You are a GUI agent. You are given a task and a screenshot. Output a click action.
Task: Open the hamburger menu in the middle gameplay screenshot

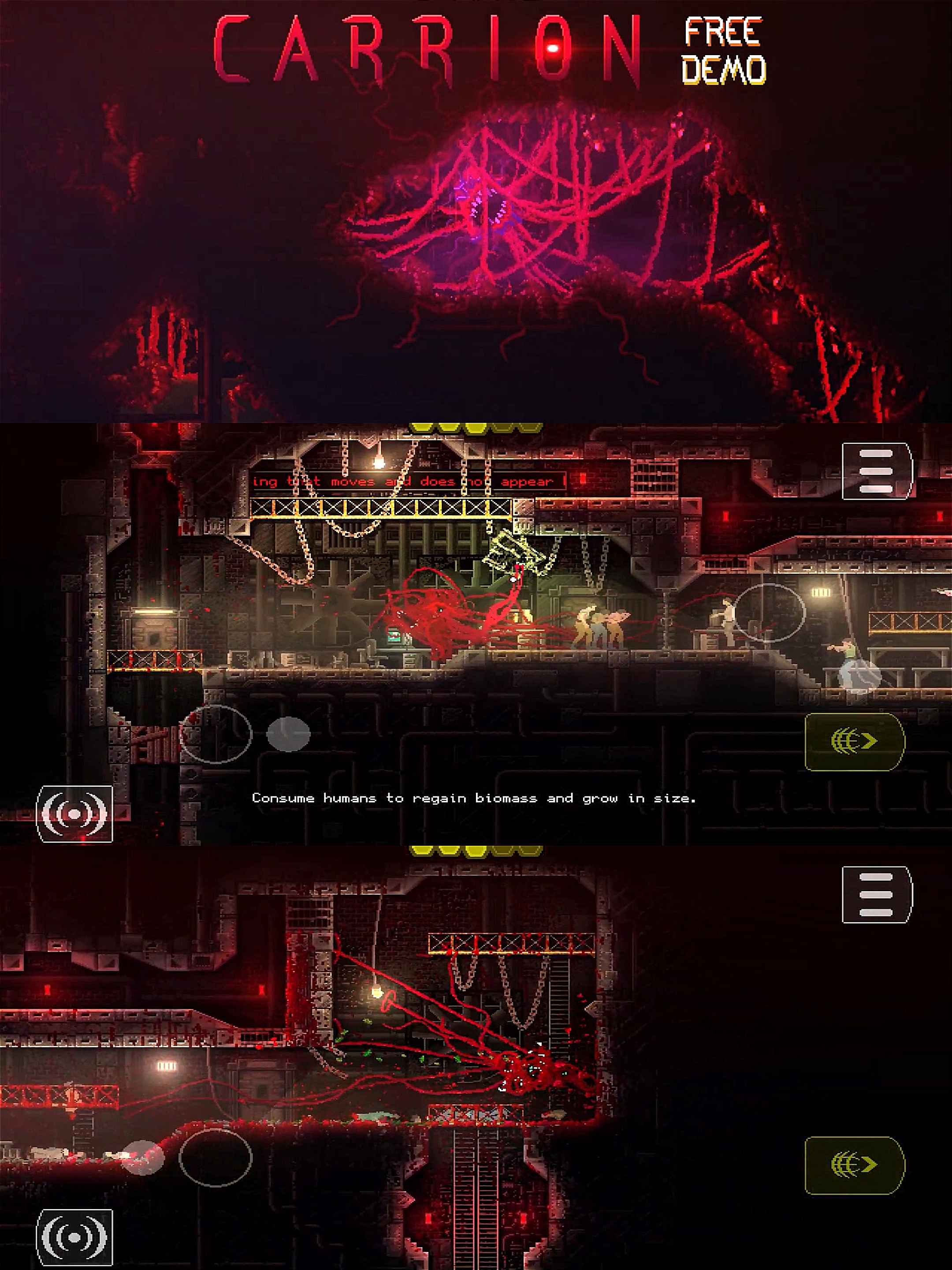tap(876, 471)
